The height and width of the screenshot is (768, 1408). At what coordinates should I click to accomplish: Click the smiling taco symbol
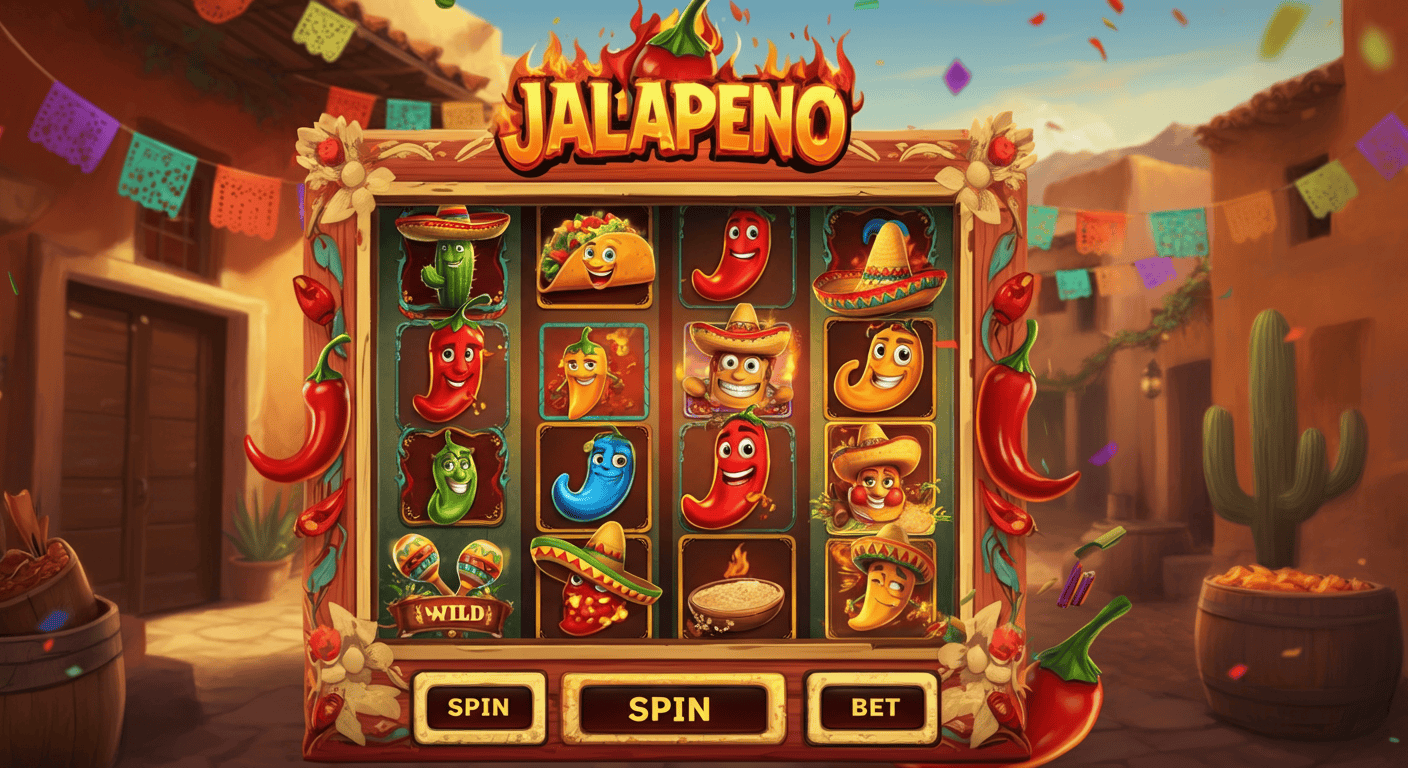click(x=595, y=255)
